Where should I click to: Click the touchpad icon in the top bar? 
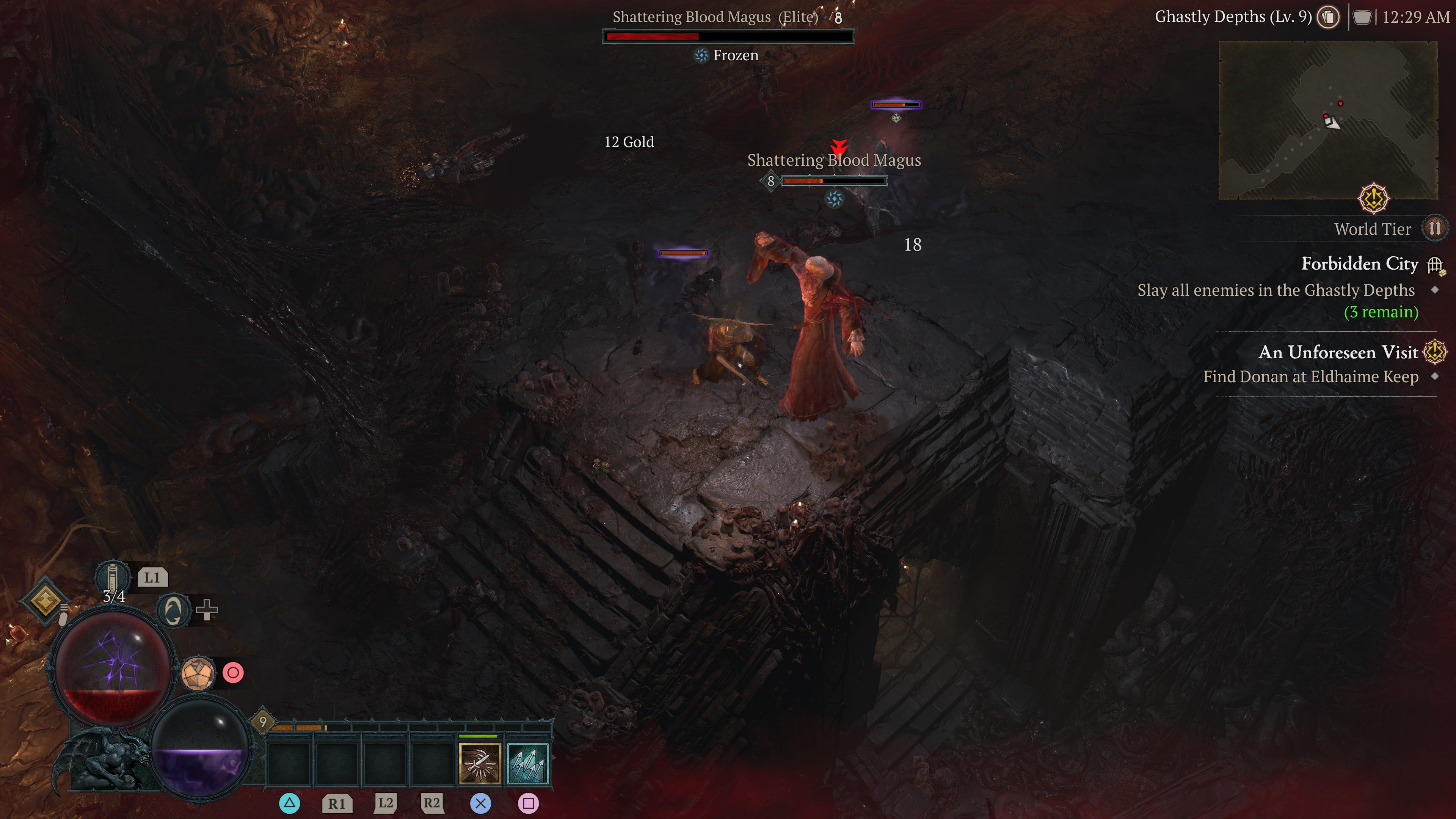[1362, 17]
